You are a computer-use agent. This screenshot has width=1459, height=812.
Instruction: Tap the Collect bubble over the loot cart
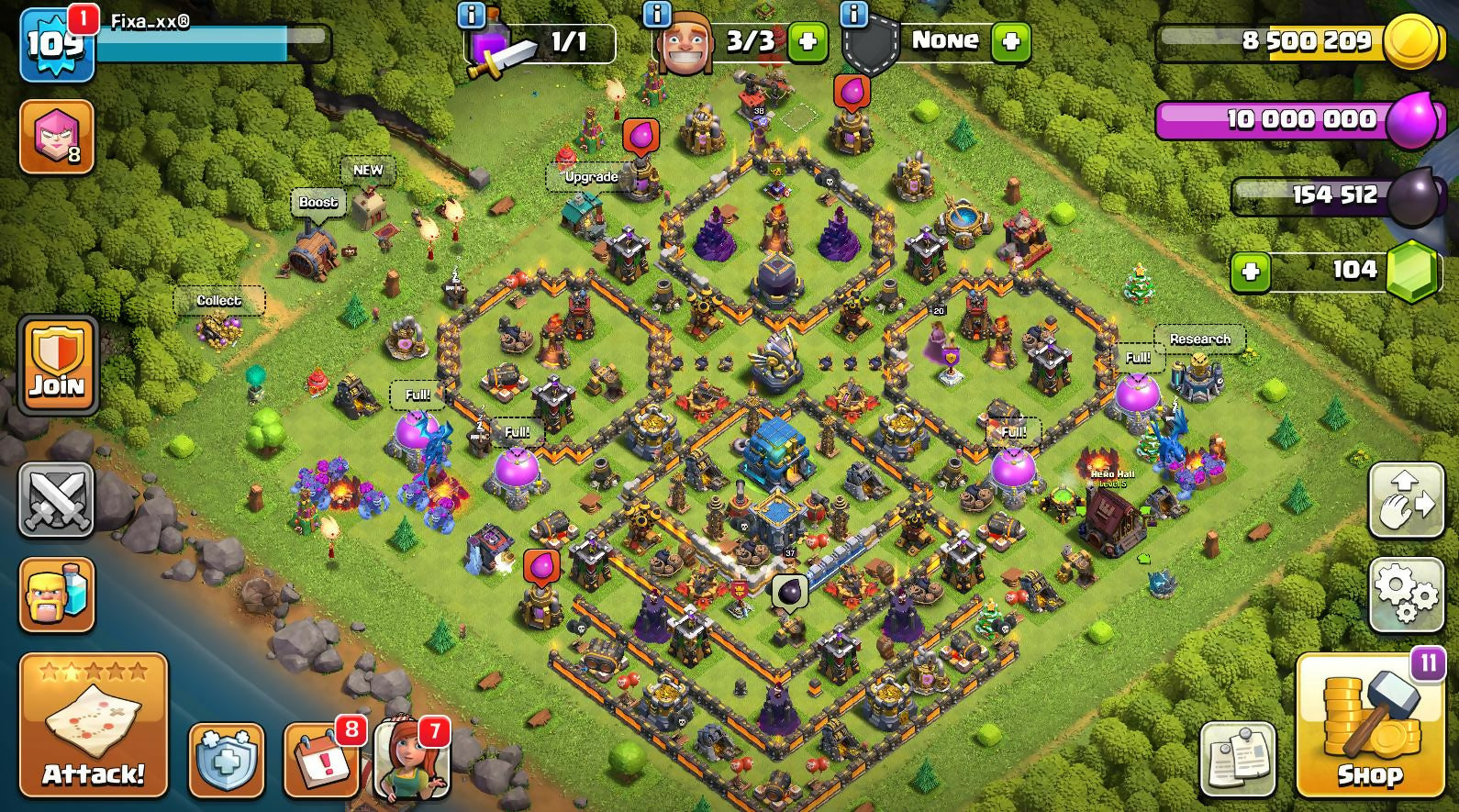pos(218,300)
